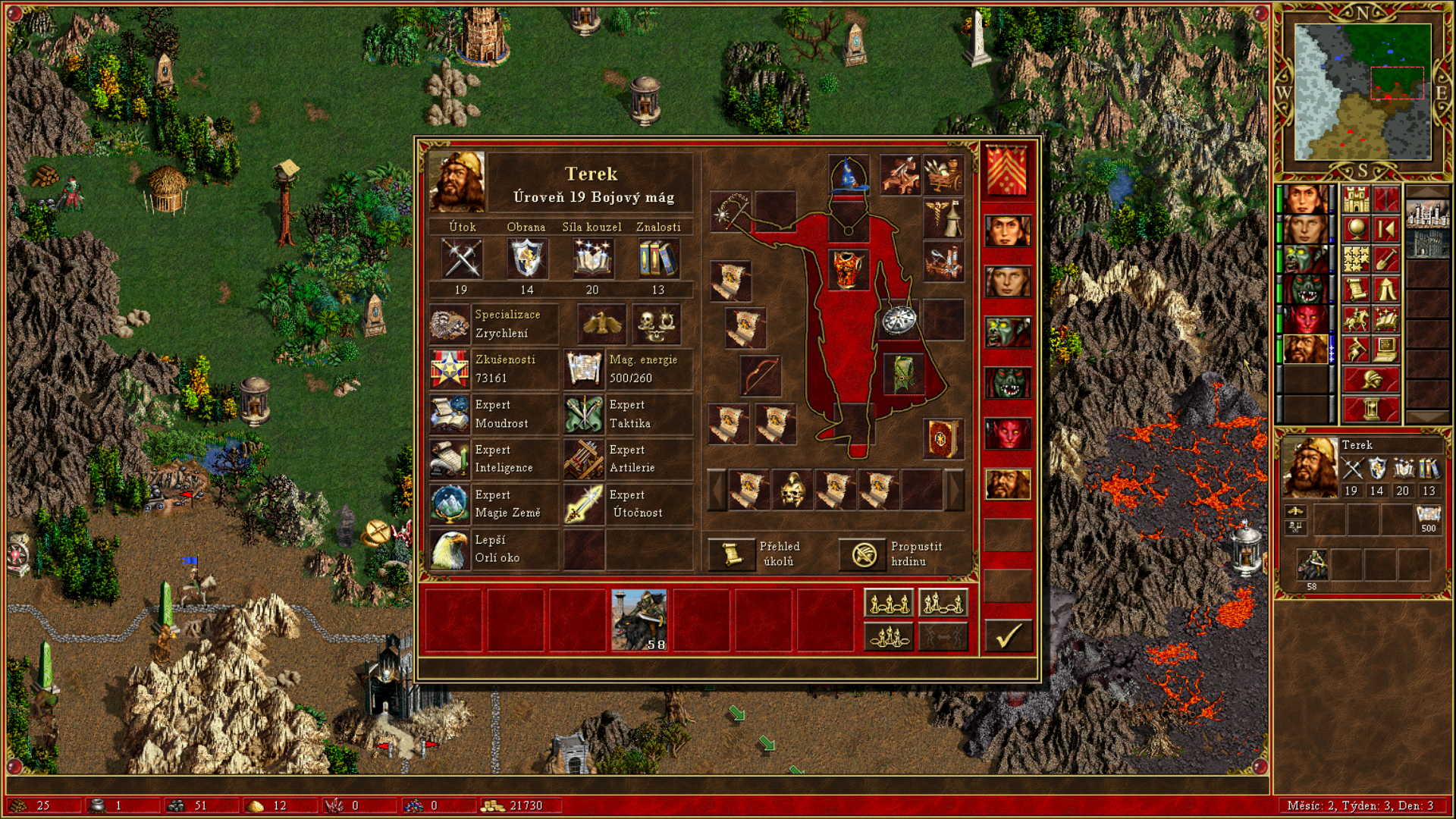1456x819 pixels.
Task: Click the adventure minimap
Action: click(x=1363, y=92)
